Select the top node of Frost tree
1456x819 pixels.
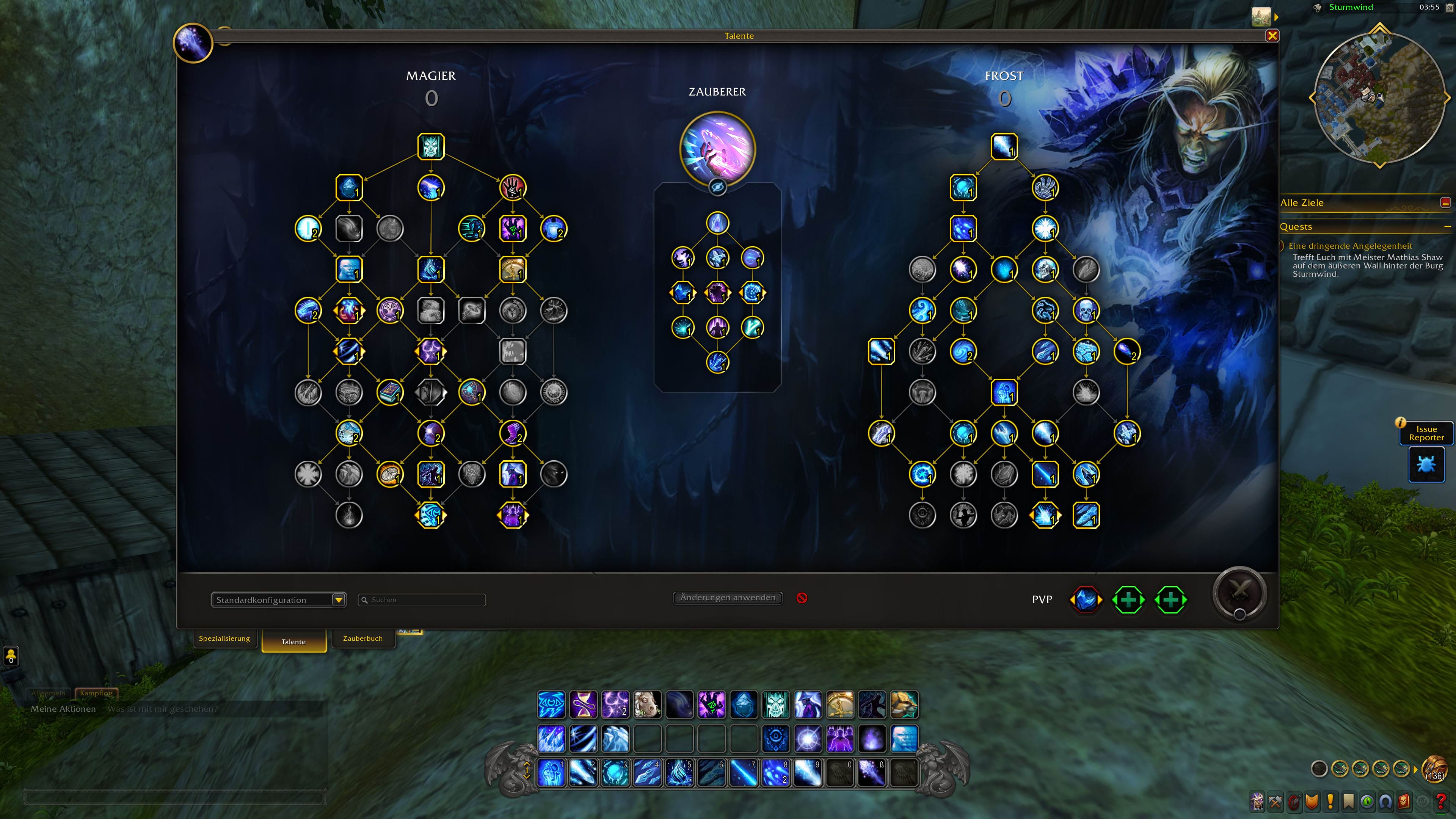click(1004, 147)
